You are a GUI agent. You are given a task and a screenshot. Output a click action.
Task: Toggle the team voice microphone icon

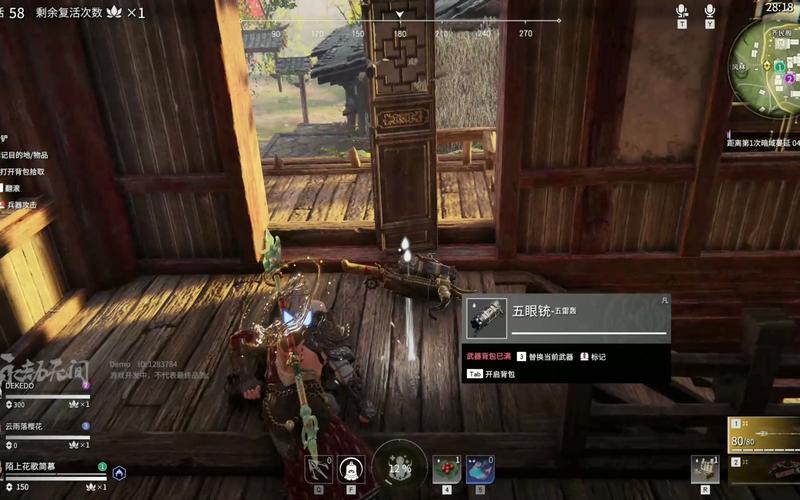click(682, 11)
